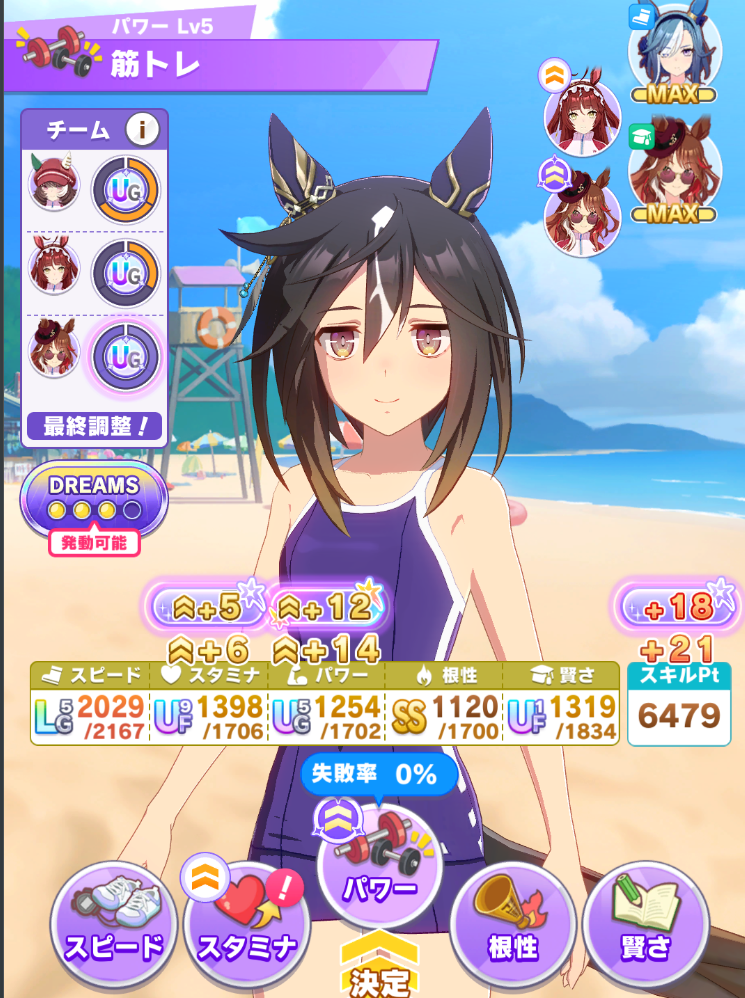Screen dimensions: 745x998
Task: Confirm the Power (パワー) training button
Action: [380, 866]
